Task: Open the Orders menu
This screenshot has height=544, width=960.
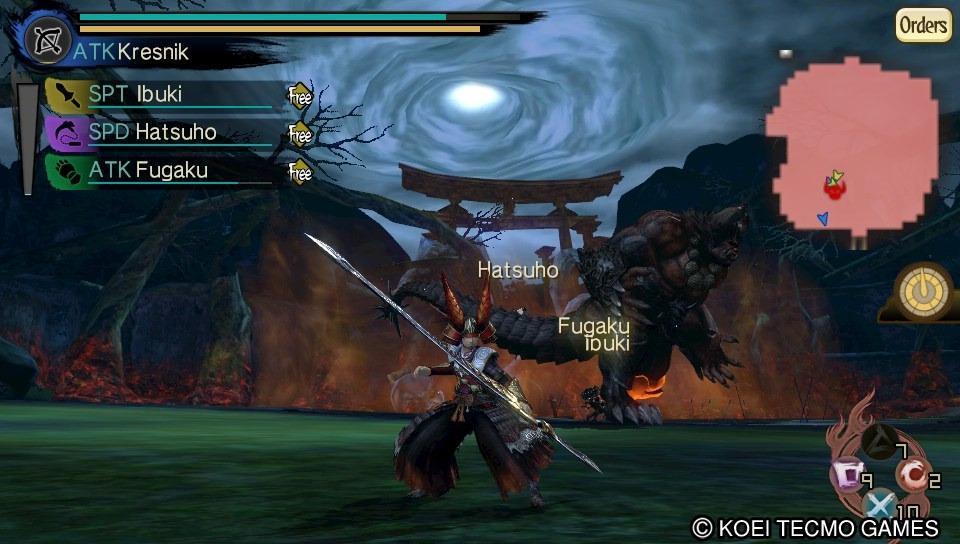Action: (x=922, y=25)
